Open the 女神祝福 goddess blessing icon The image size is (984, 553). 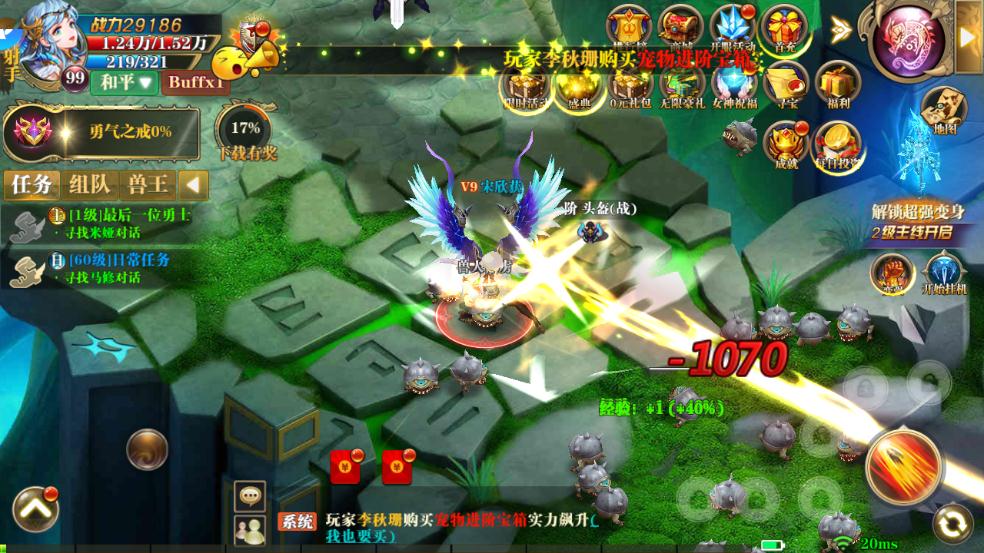click(x=734, y=84)
